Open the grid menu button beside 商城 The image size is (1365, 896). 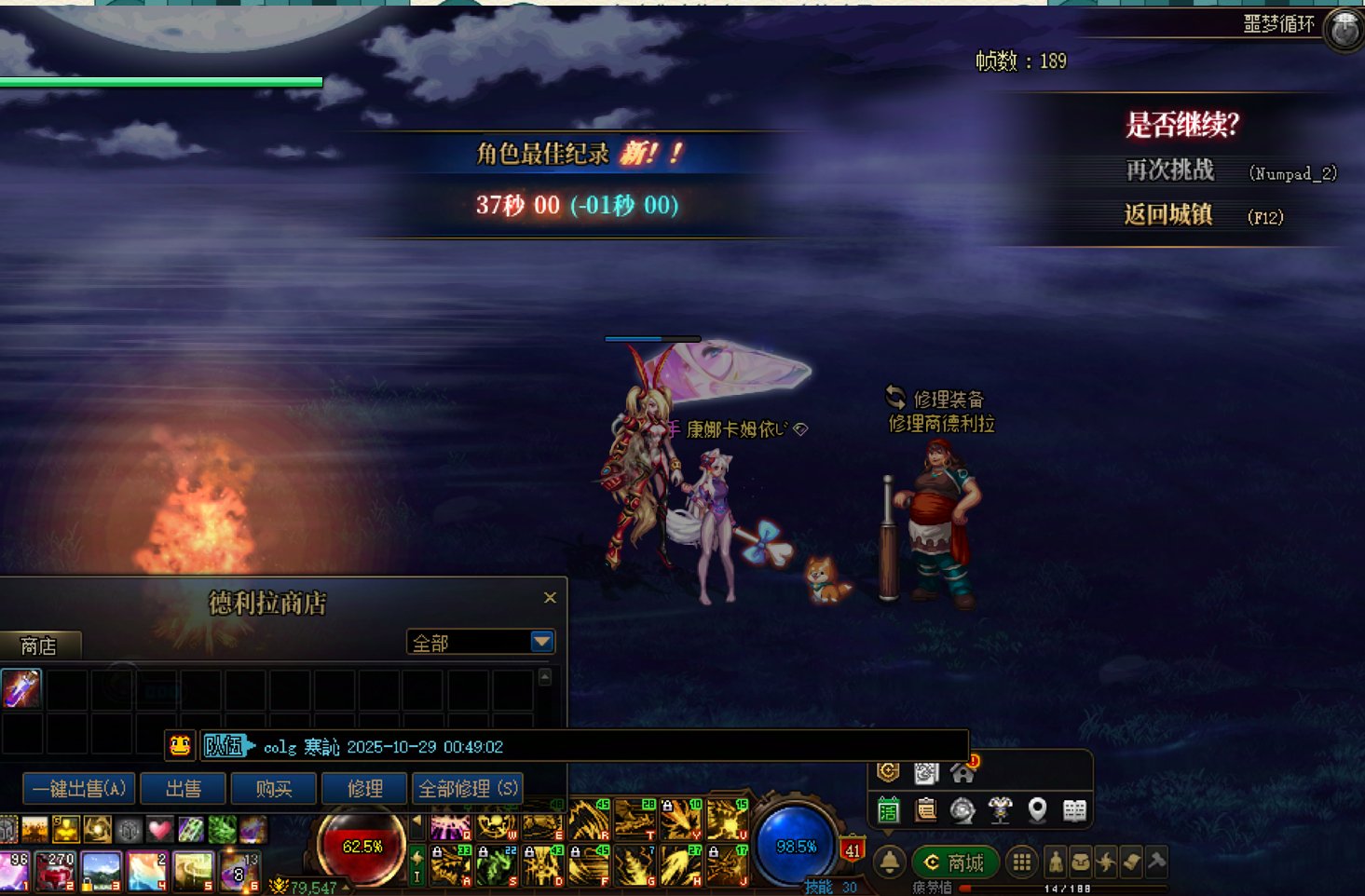pyautogui.click(x=1022, y=862)
